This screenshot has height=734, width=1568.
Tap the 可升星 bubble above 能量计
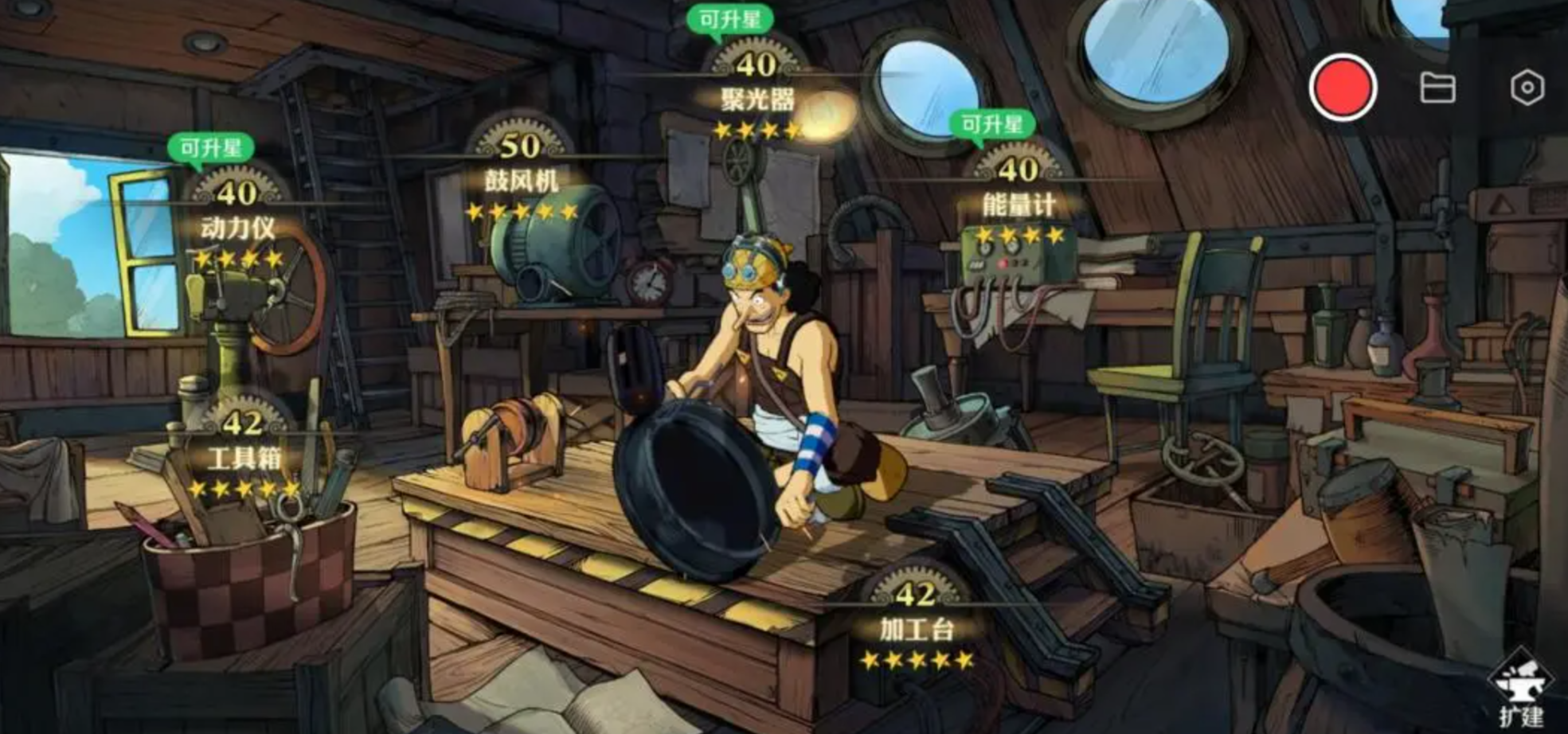pyautogui.click(x=992, y=124)
